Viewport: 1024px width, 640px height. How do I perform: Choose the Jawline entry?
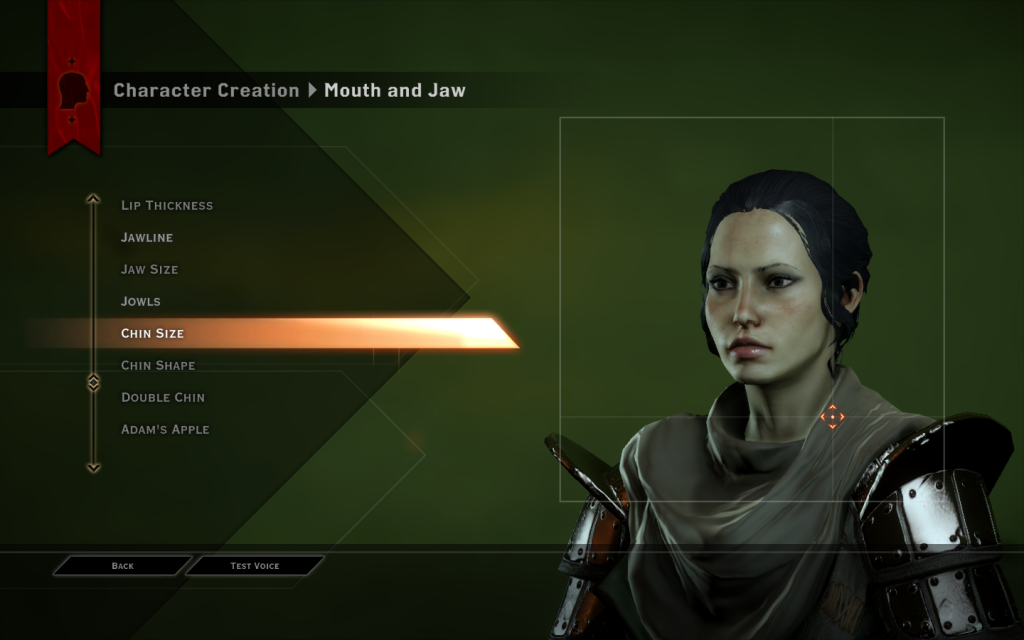(x=147, y=238)
